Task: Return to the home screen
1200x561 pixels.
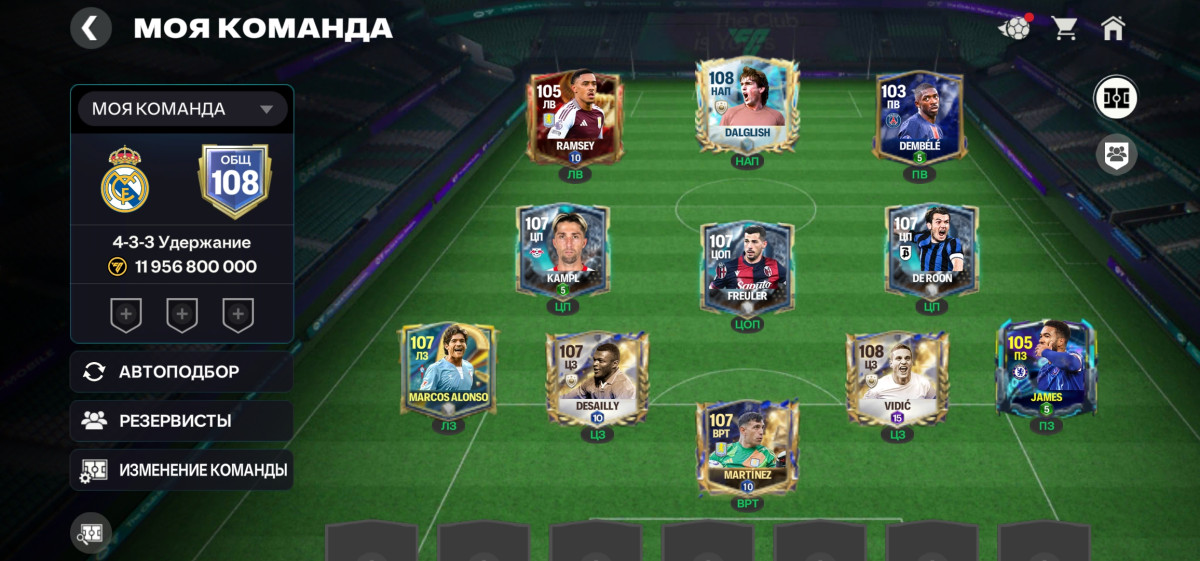Action: click(x=1113, y=28)
